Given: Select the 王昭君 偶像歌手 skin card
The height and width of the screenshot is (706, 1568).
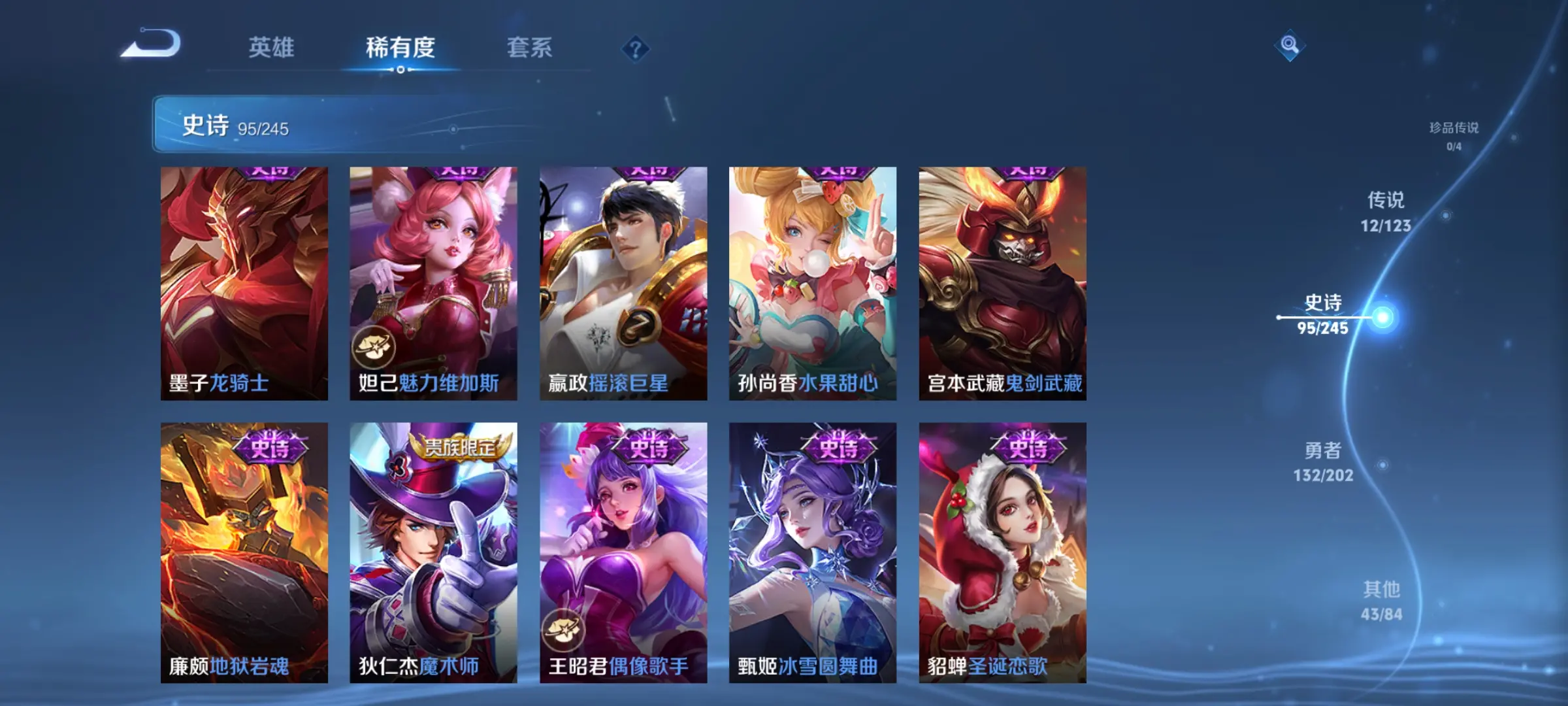Looking at the screenshot, I should point(623,552).
